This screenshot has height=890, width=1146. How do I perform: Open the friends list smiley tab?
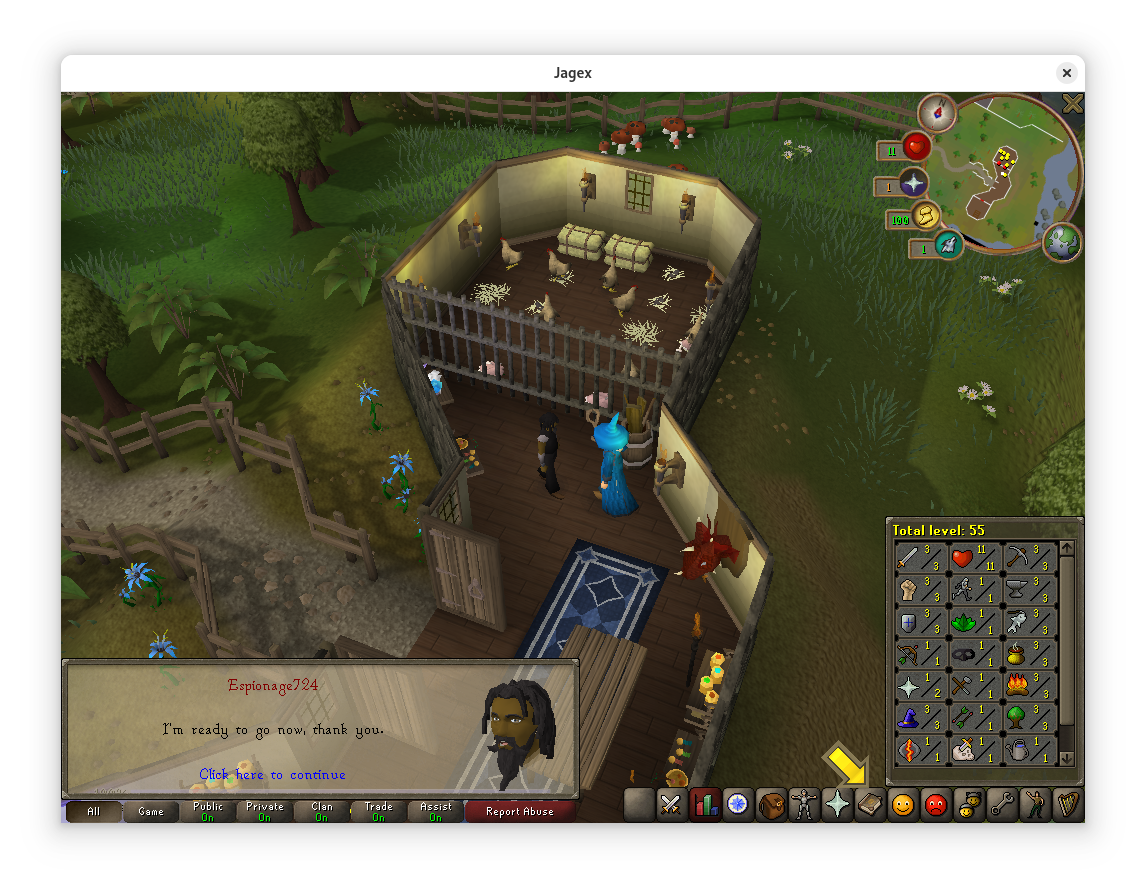(903, 804)
